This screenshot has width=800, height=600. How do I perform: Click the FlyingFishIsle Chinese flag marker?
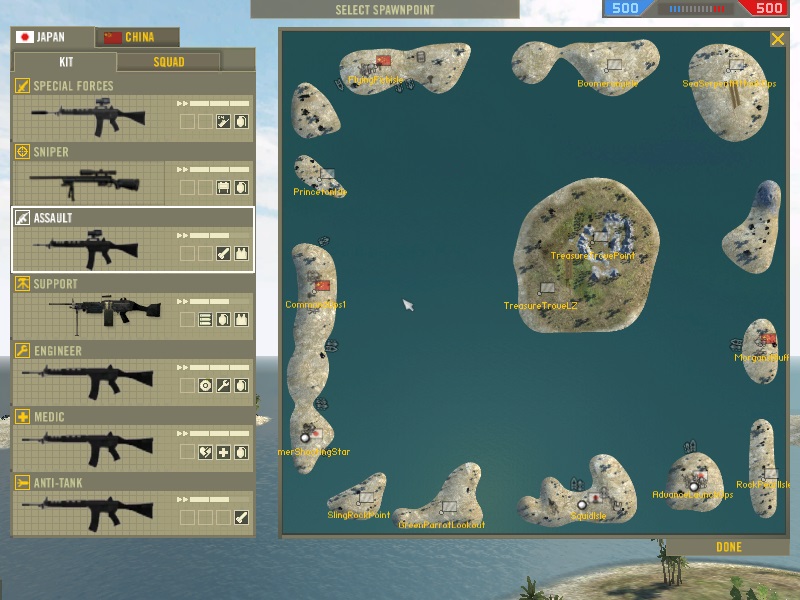(x=384, y=61)
